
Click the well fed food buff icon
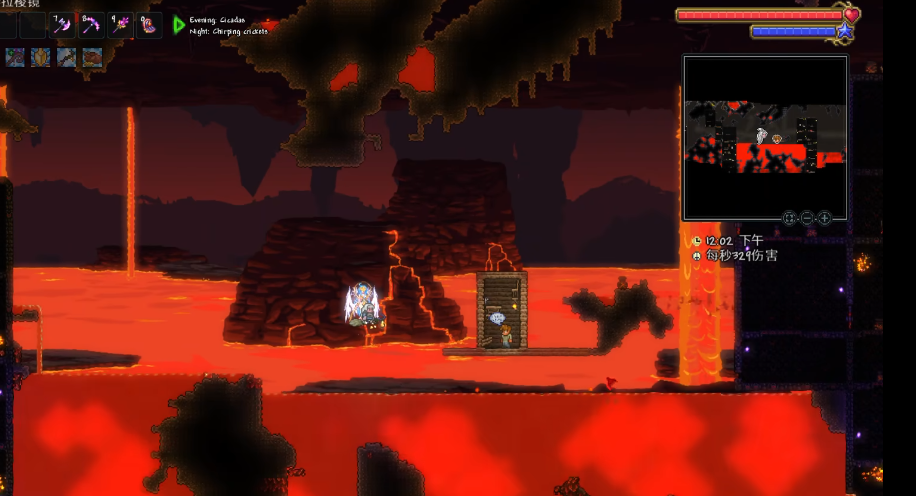tap(92, 58)
